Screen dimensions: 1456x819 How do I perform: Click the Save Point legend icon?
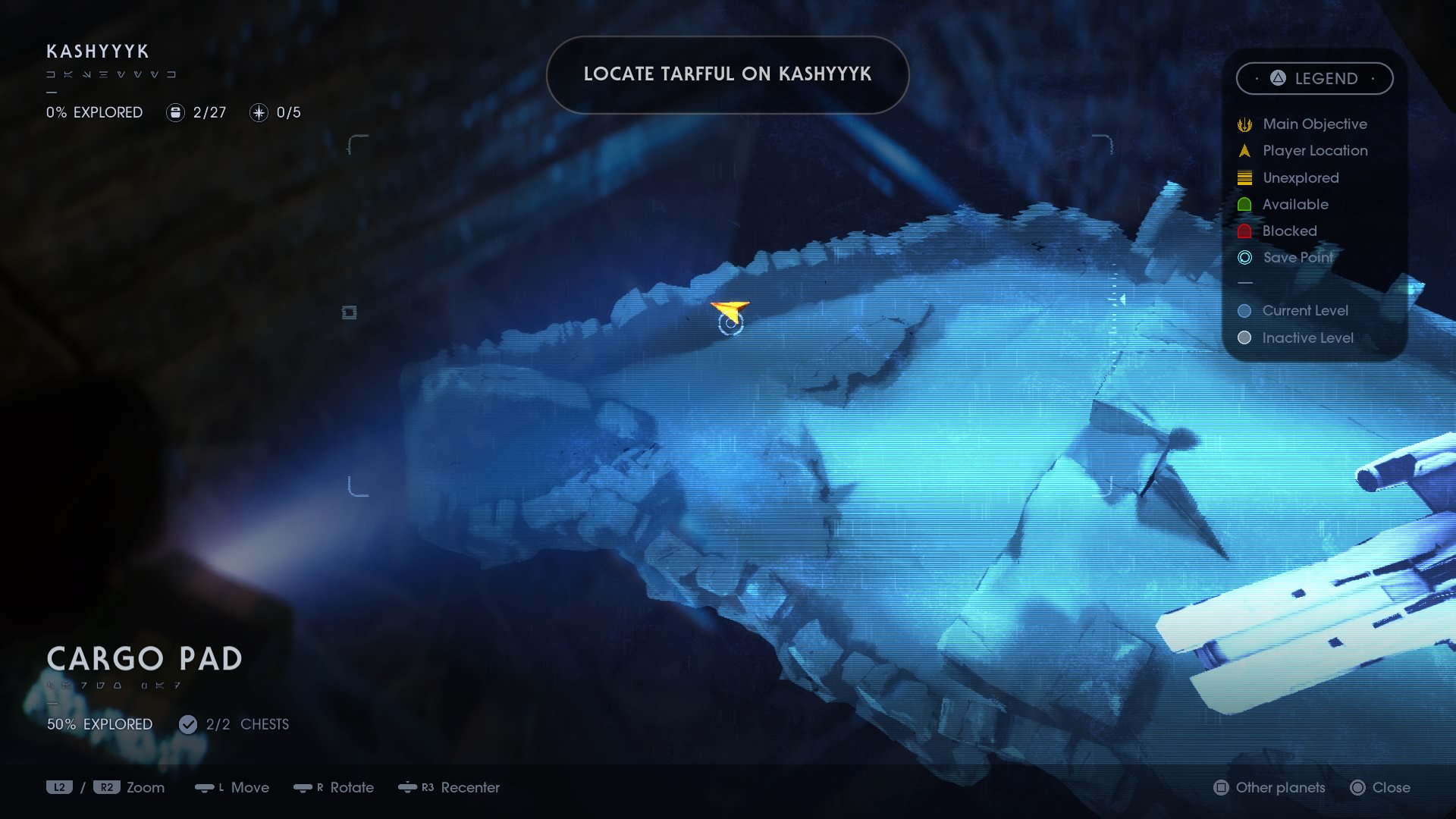pyautogui.click(x=1244, y=258)
